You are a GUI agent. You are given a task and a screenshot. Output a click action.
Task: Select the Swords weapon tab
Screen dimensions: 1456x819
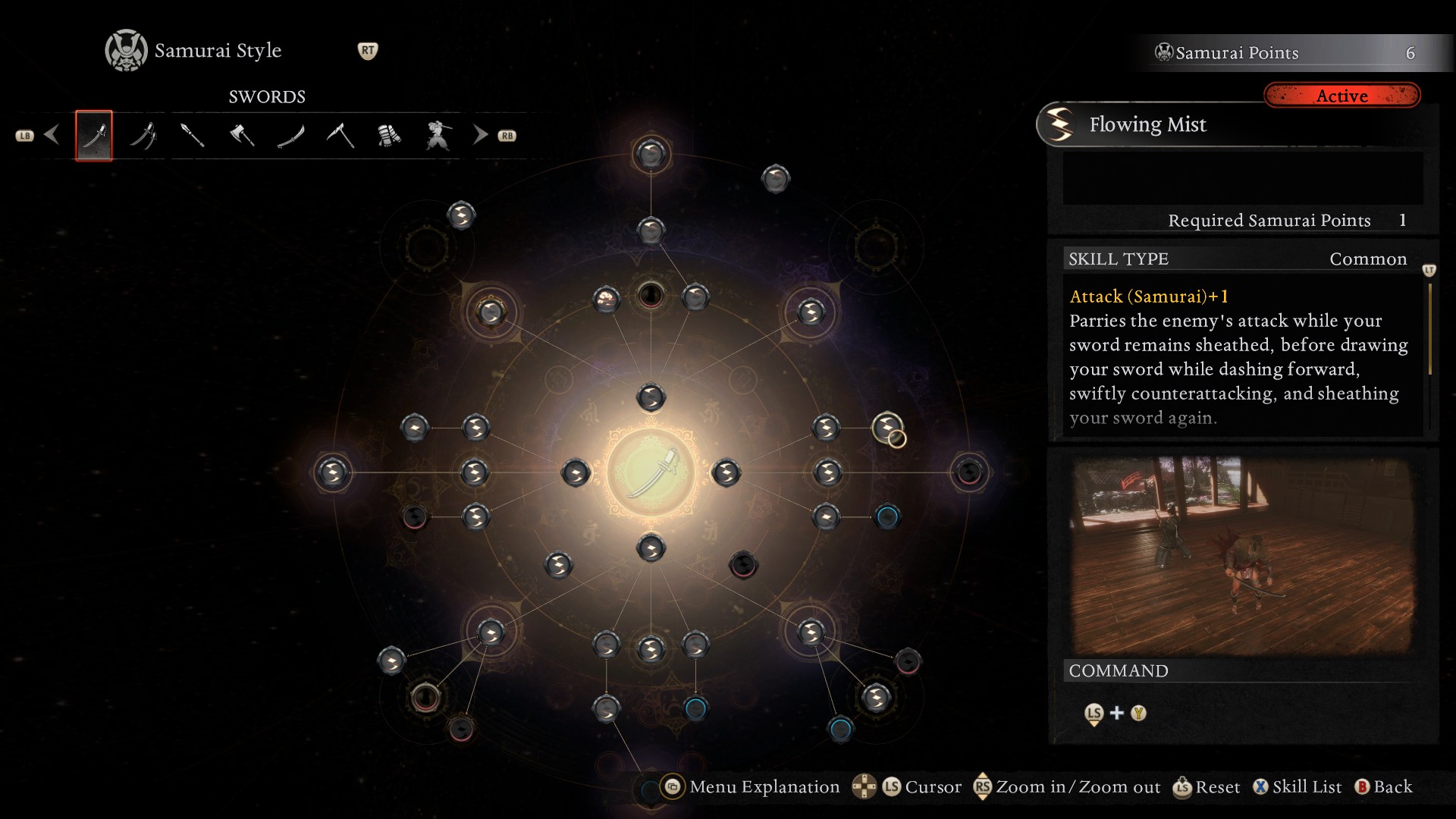click(94, 136)
